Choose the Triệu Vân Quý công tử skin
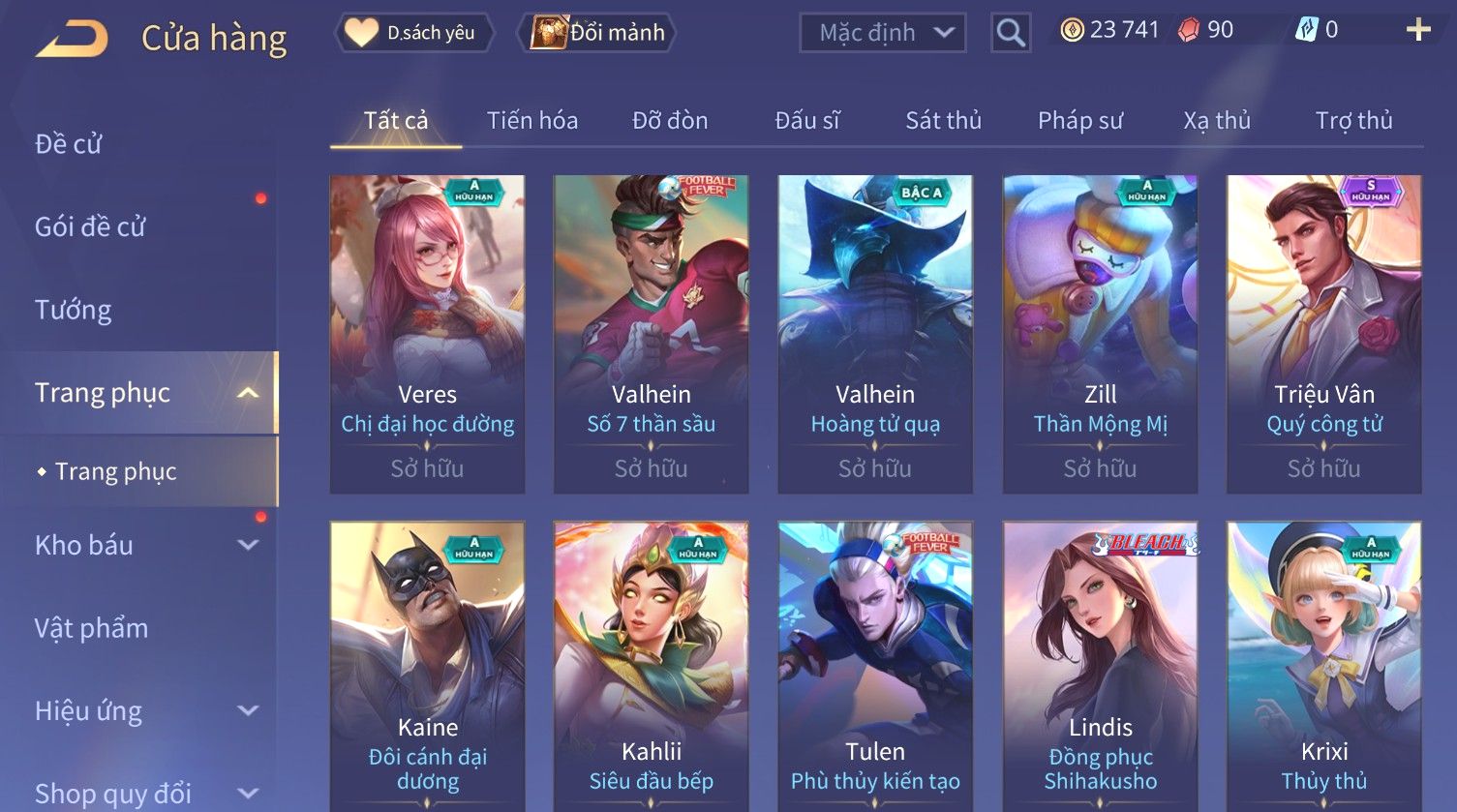 (x=1323, y=334)
